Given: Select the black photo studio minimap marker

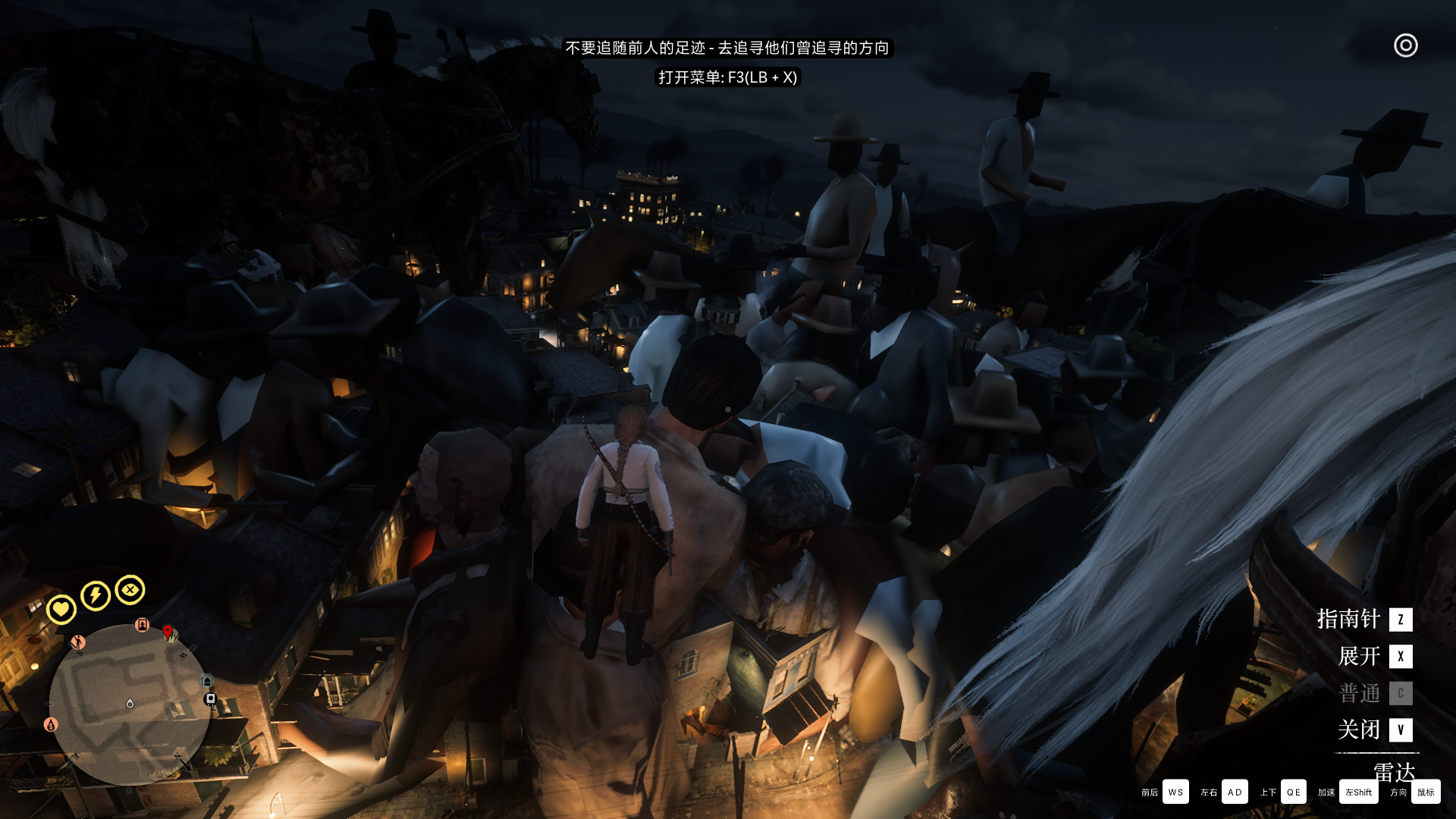Looking at the screenshot, I should click(x=211, y=698).
